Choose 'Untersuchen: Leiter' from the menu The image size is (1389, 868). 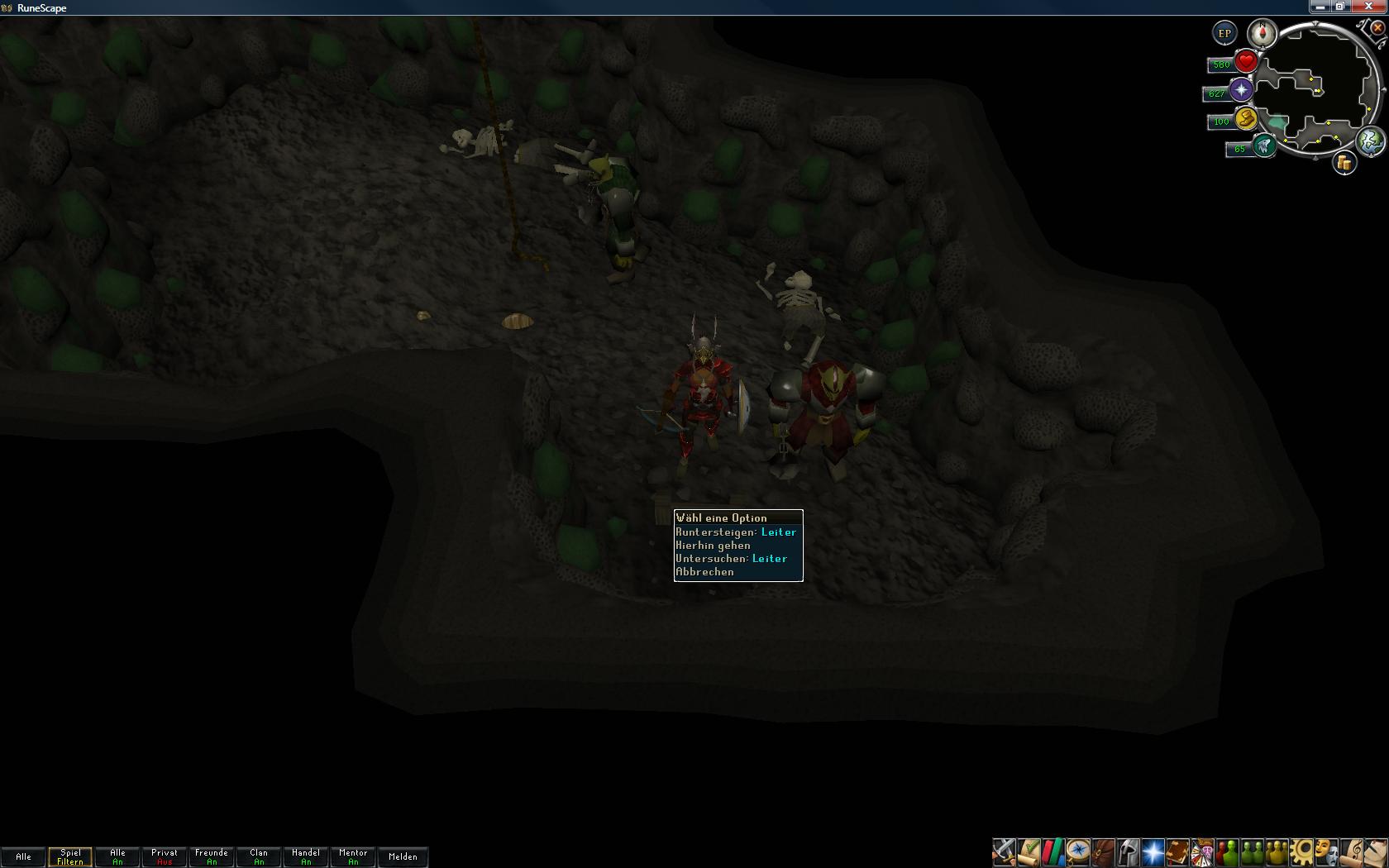731,559
